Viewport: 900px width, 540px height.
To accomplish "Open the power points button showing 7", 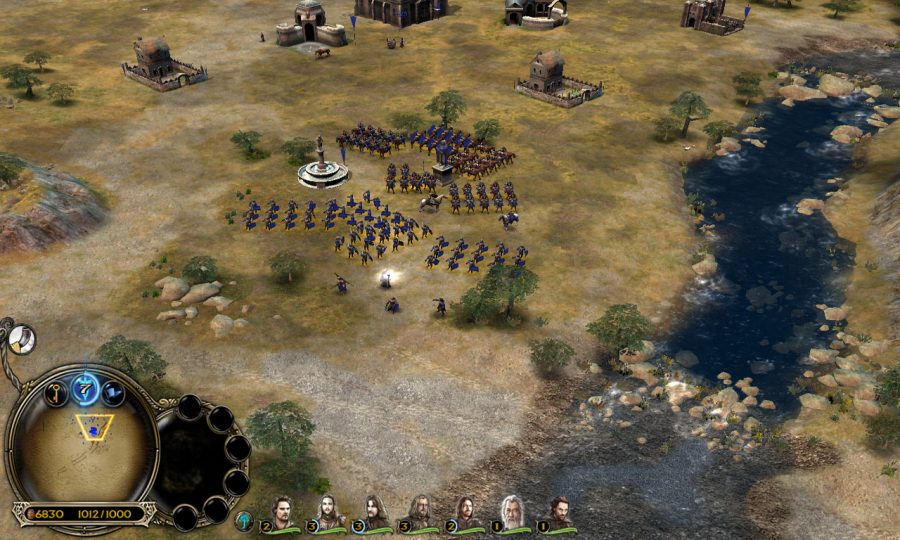I will (86, 387).
